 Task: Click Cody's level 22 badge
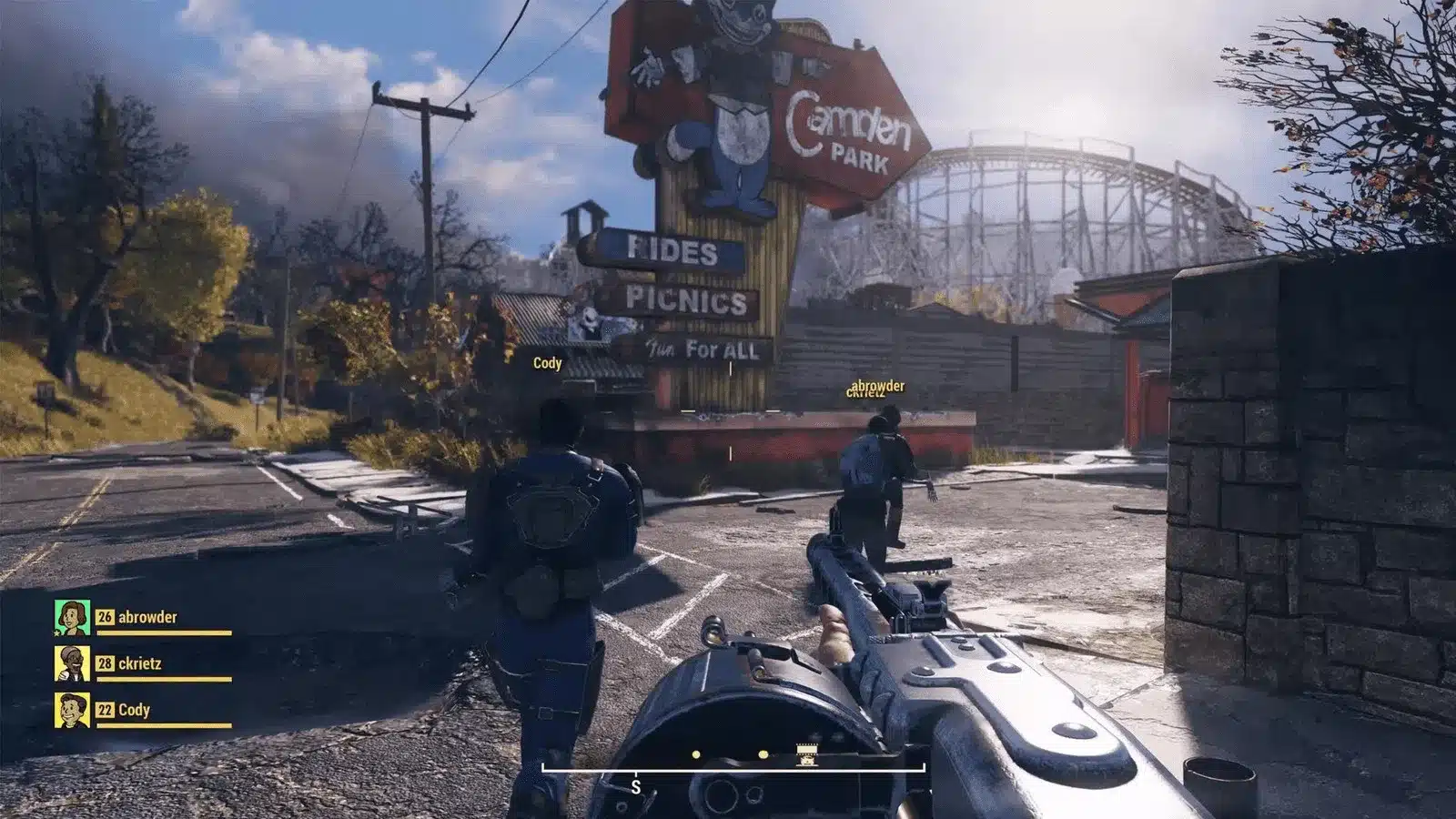click(106, 709)
